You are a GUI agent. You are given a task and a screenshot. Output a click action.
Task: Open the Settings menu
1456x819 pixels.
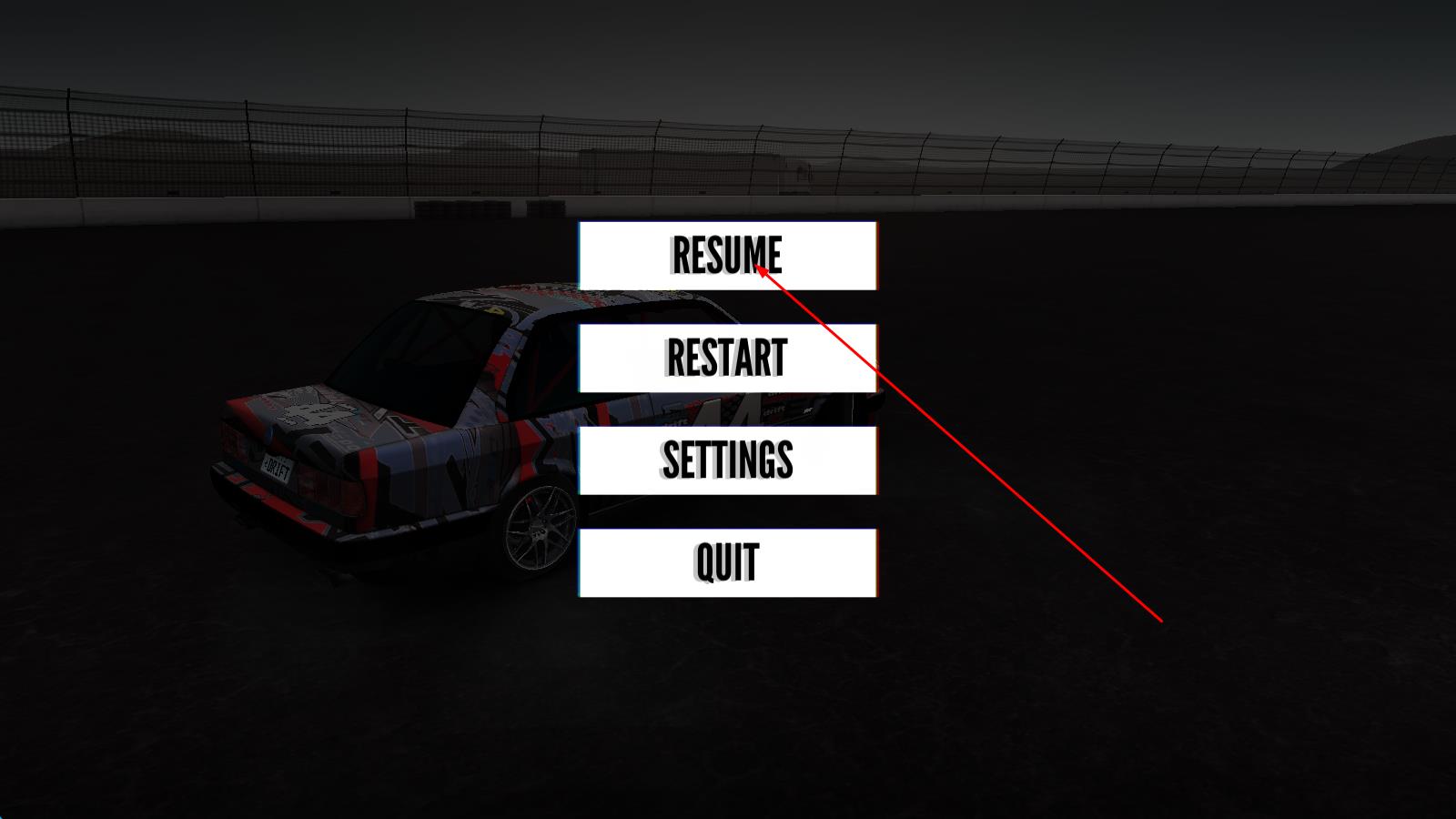[727, 460]
